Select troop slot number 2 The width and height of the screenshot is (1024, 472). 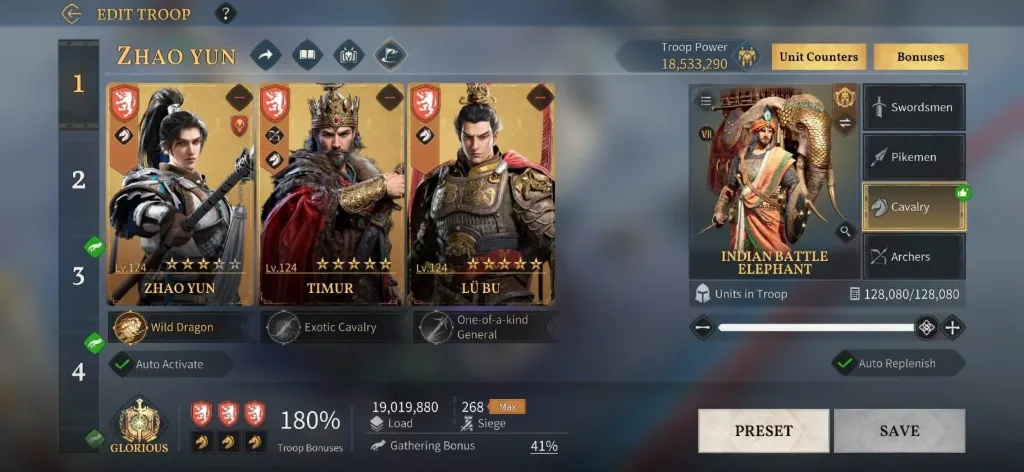pyautogui.click(x=78, y=180)
